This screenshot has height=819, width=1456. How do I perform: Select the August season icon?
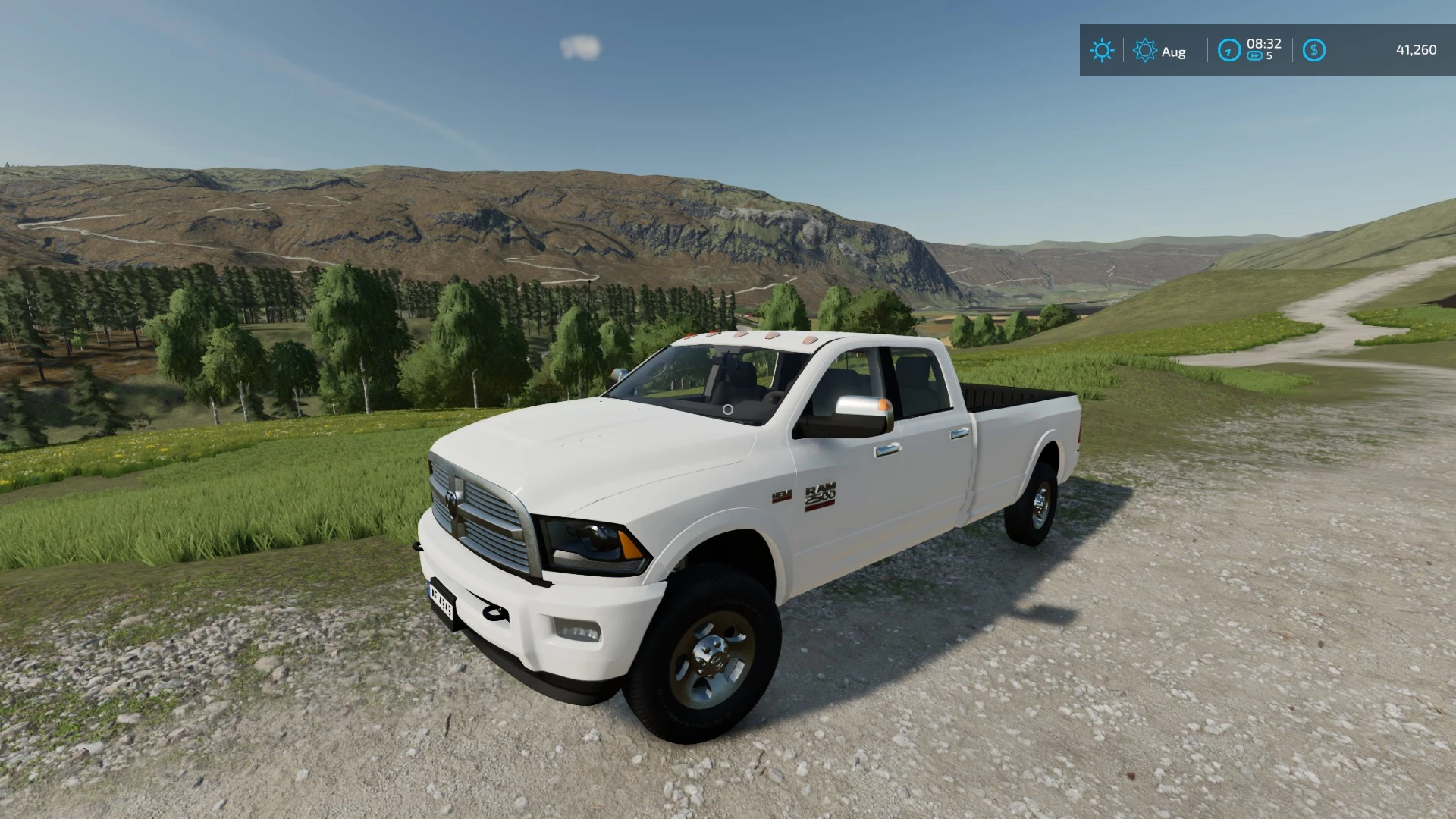1144,51
